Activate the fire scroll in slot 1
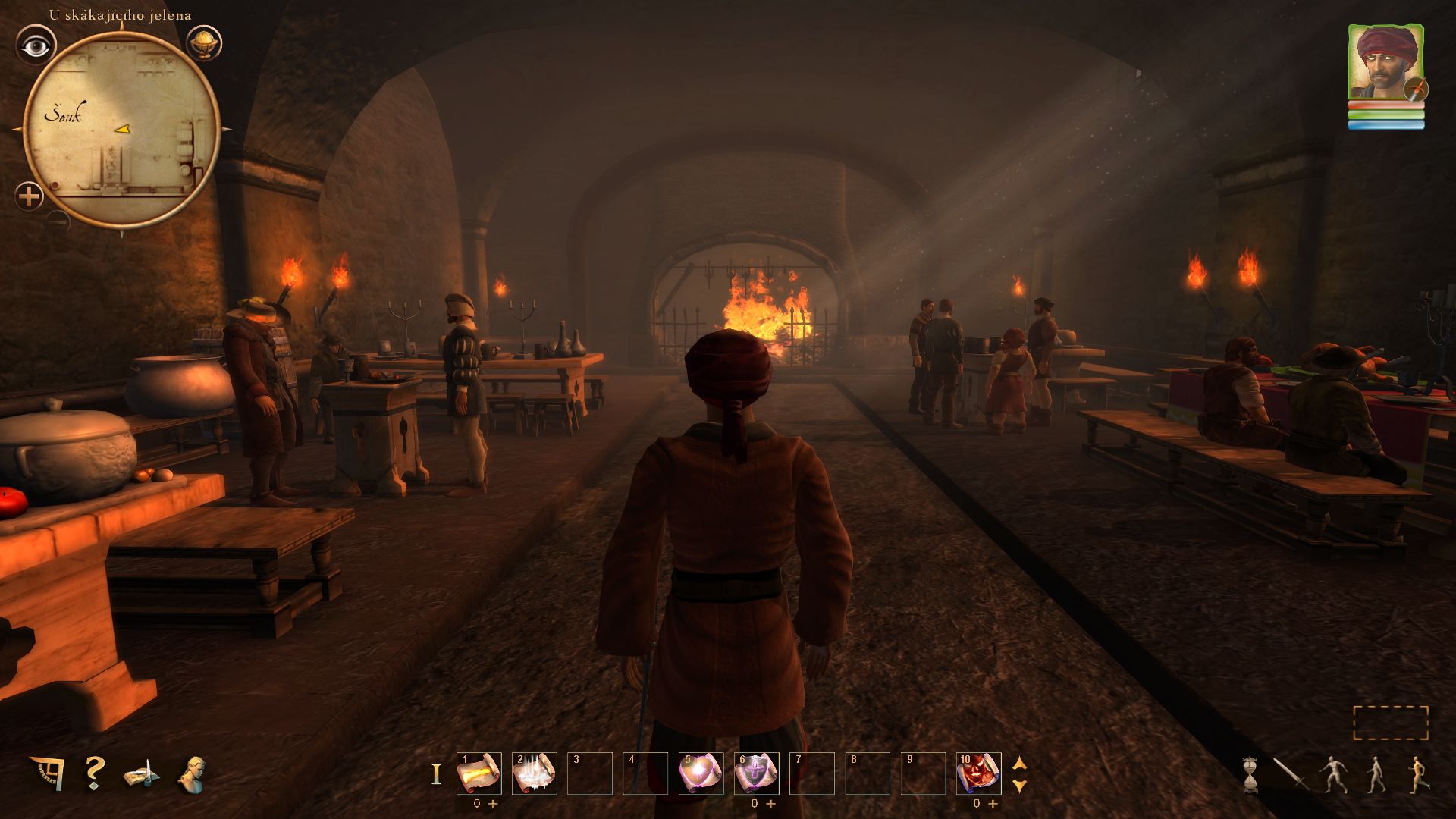 (x=479, y=773)
